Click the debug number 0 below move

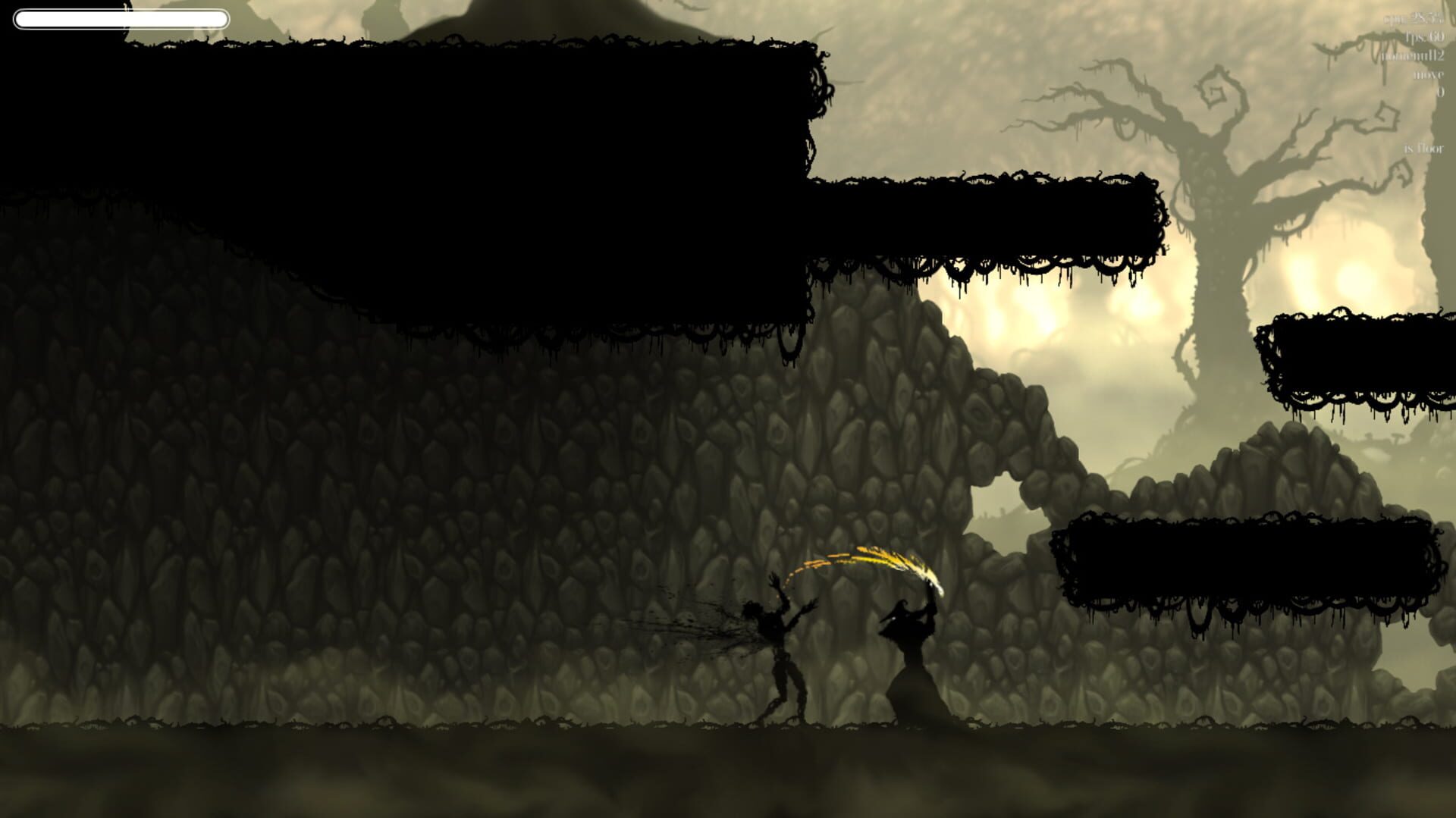[x=1440, y=91]
